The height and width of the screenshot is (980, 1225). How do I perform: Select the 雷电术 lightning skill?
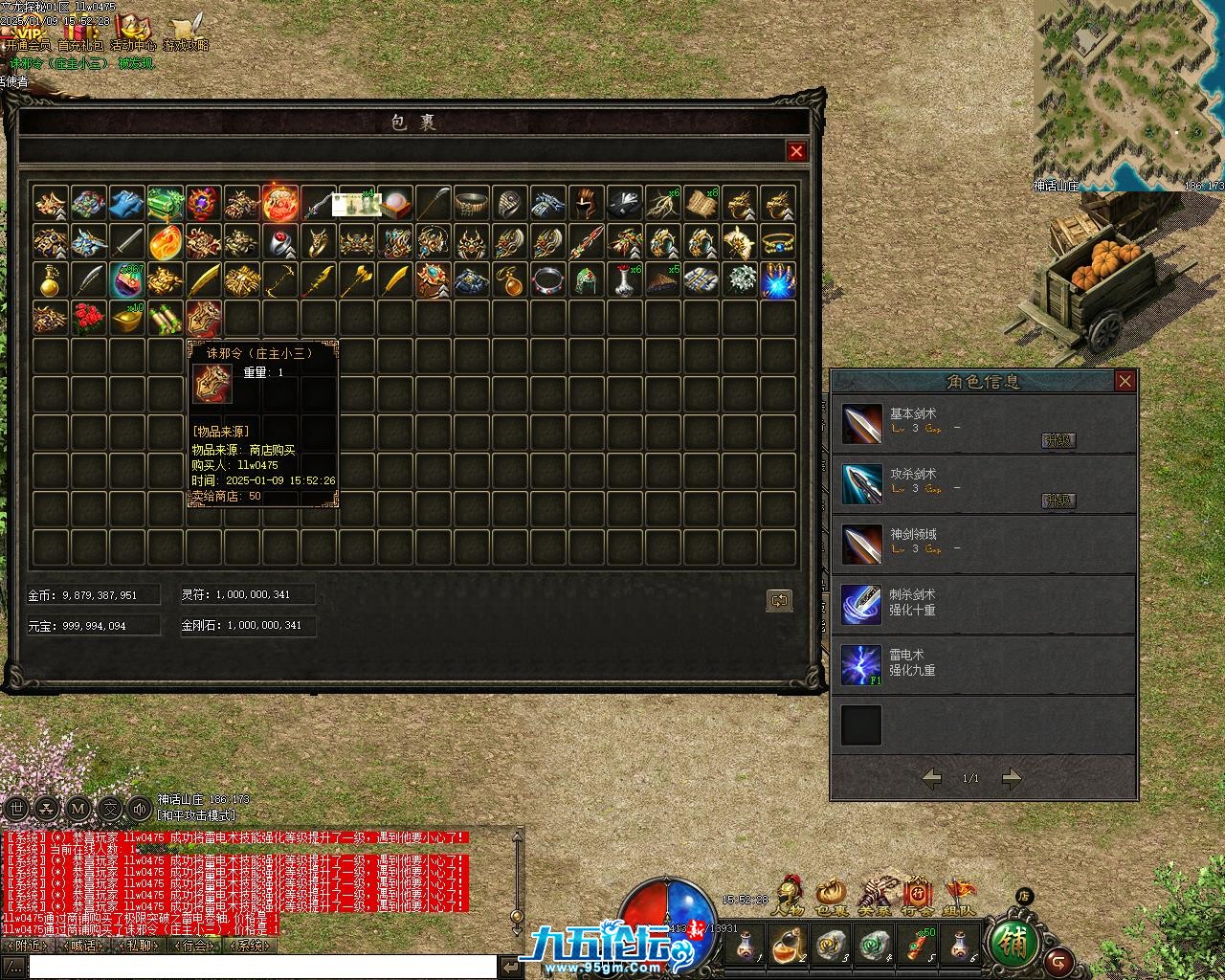pyautogui.click(x=860, y=665)
